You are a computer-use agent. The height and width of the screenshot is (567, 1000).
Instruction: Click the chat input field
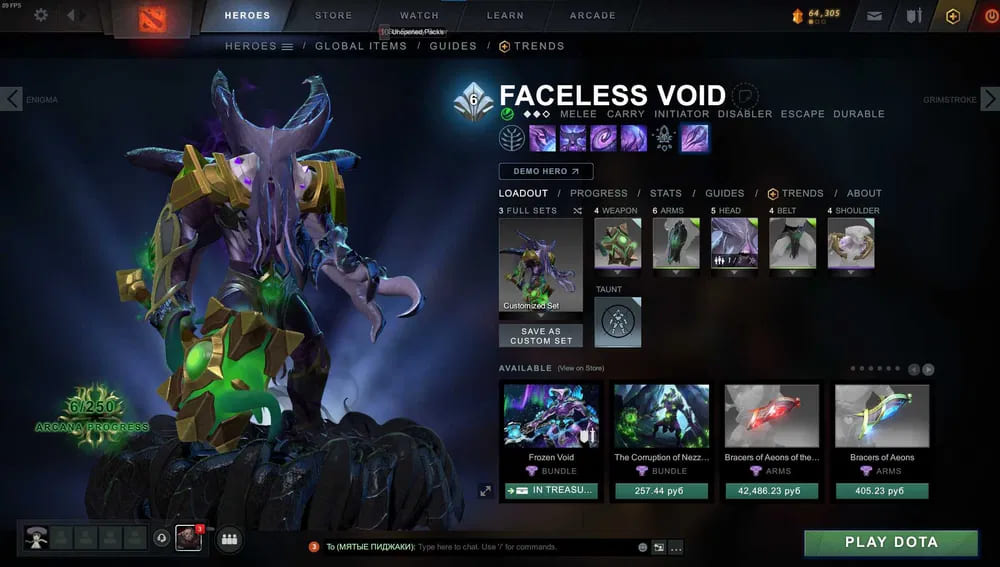tap(520, 547)
